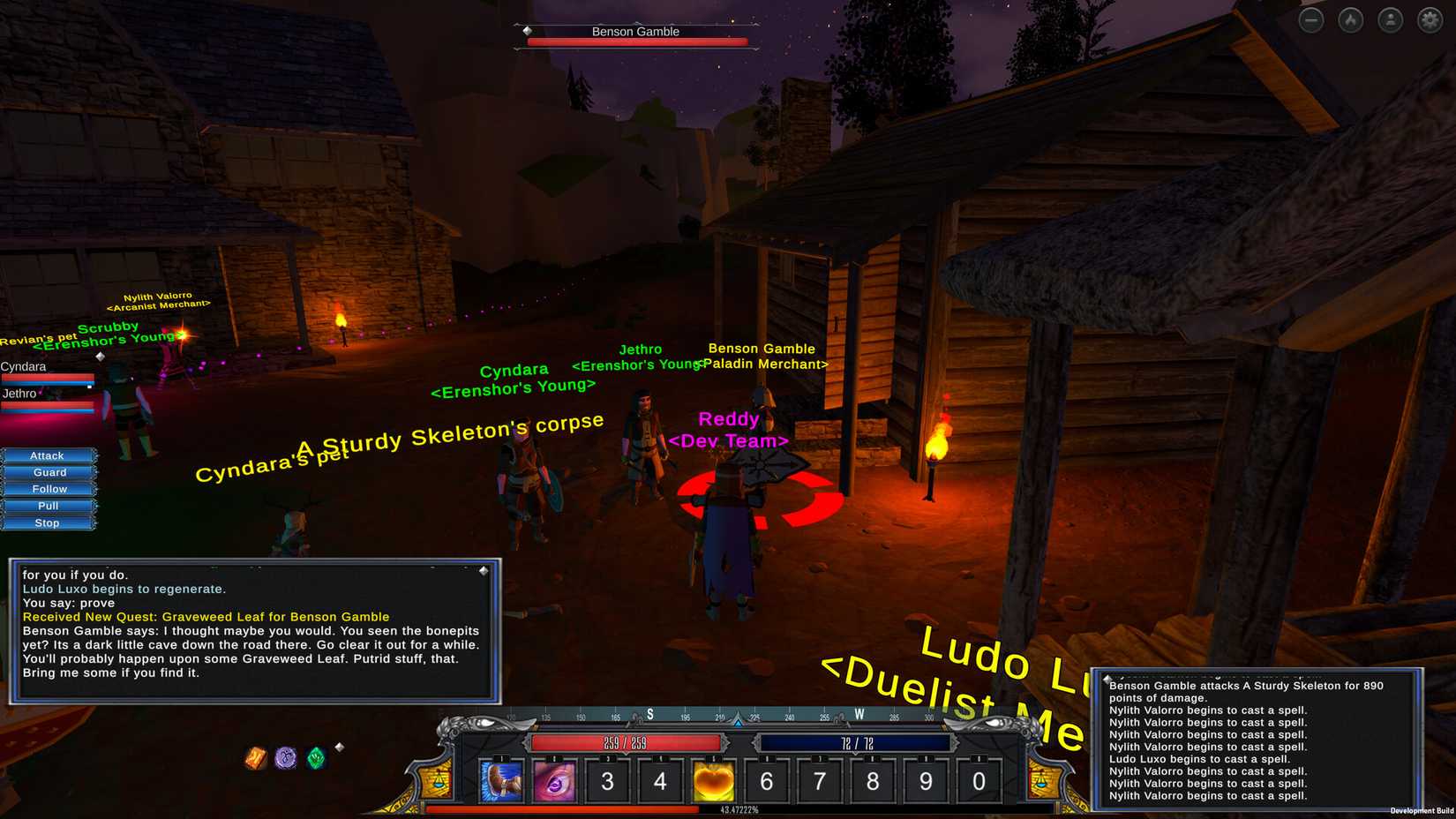Toggle the diamond beside Benson Gamble's health bar

click(x=528, y=31)
